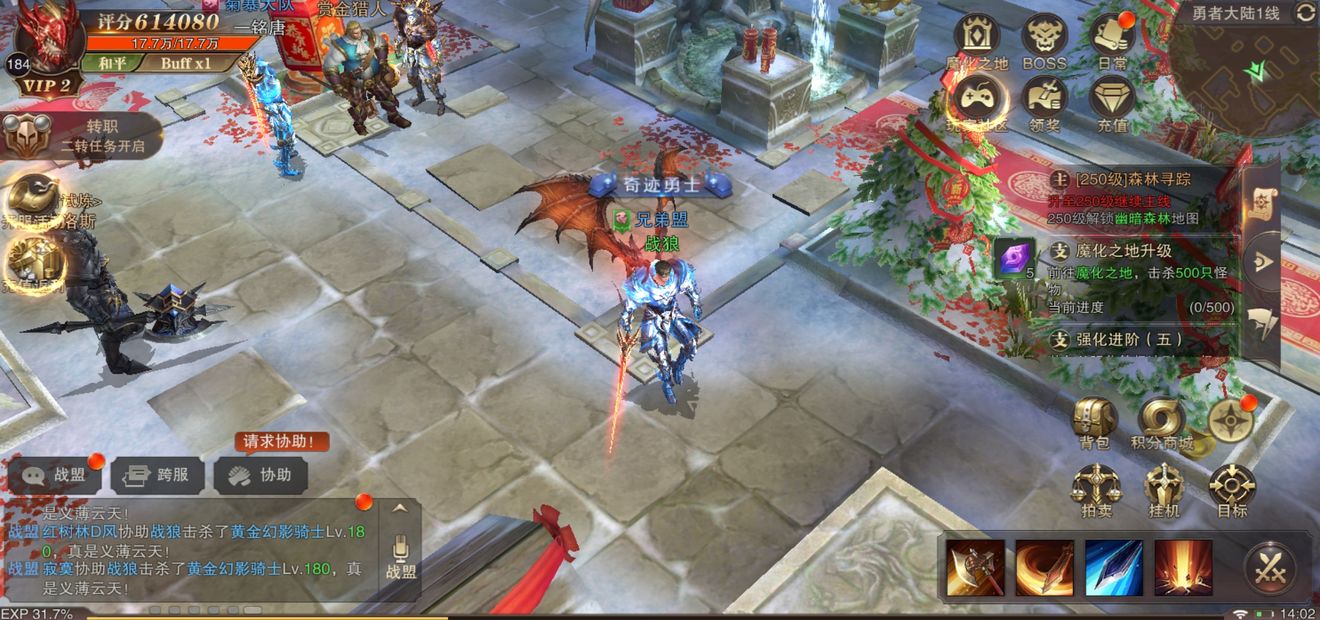Use the axe skill
The width and height of the screenshot is (1320, 620).
click(975, 568)
